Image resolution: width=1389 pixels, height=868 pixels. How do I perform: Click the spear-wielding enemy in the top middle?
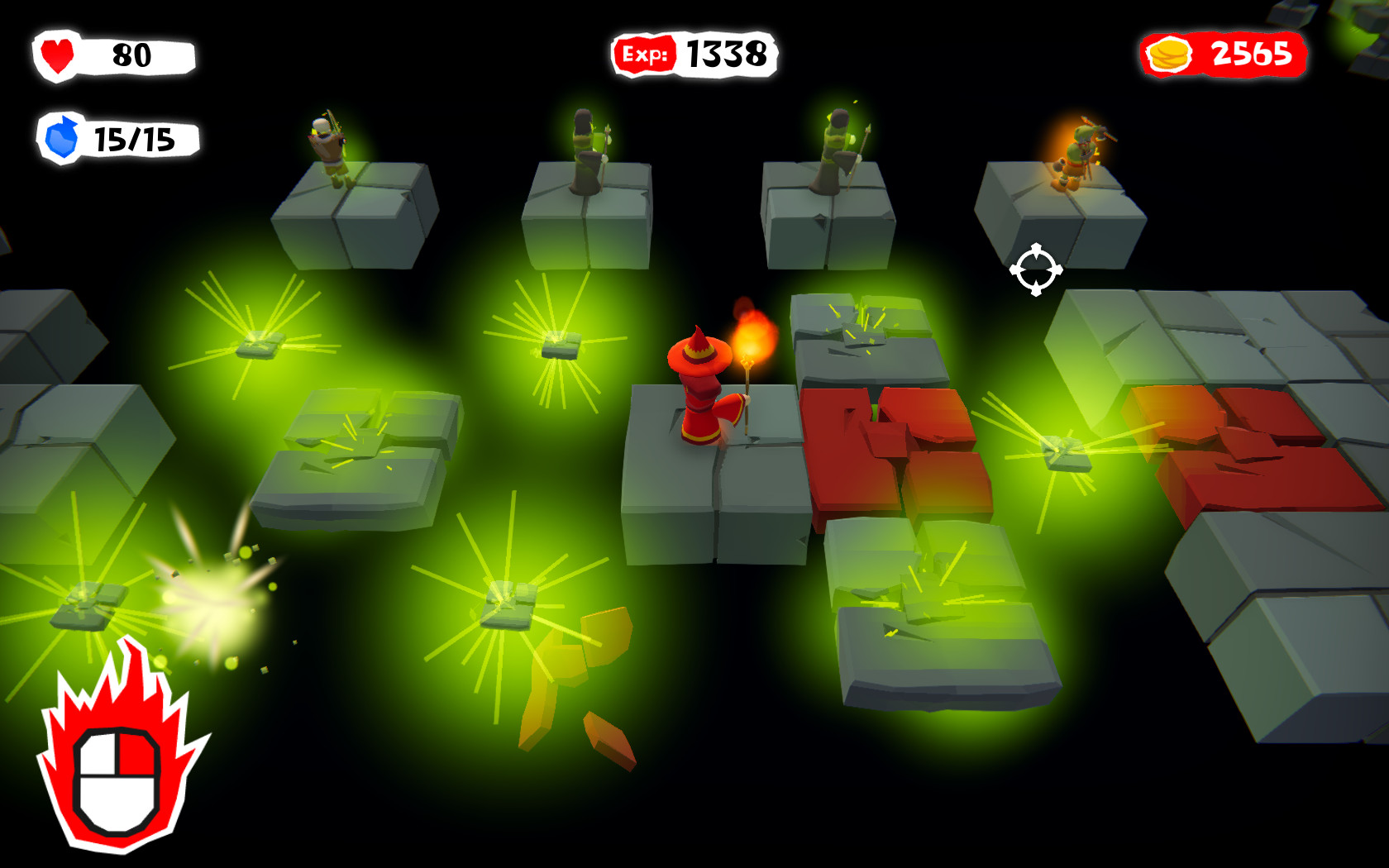click(x=588, y=149)
